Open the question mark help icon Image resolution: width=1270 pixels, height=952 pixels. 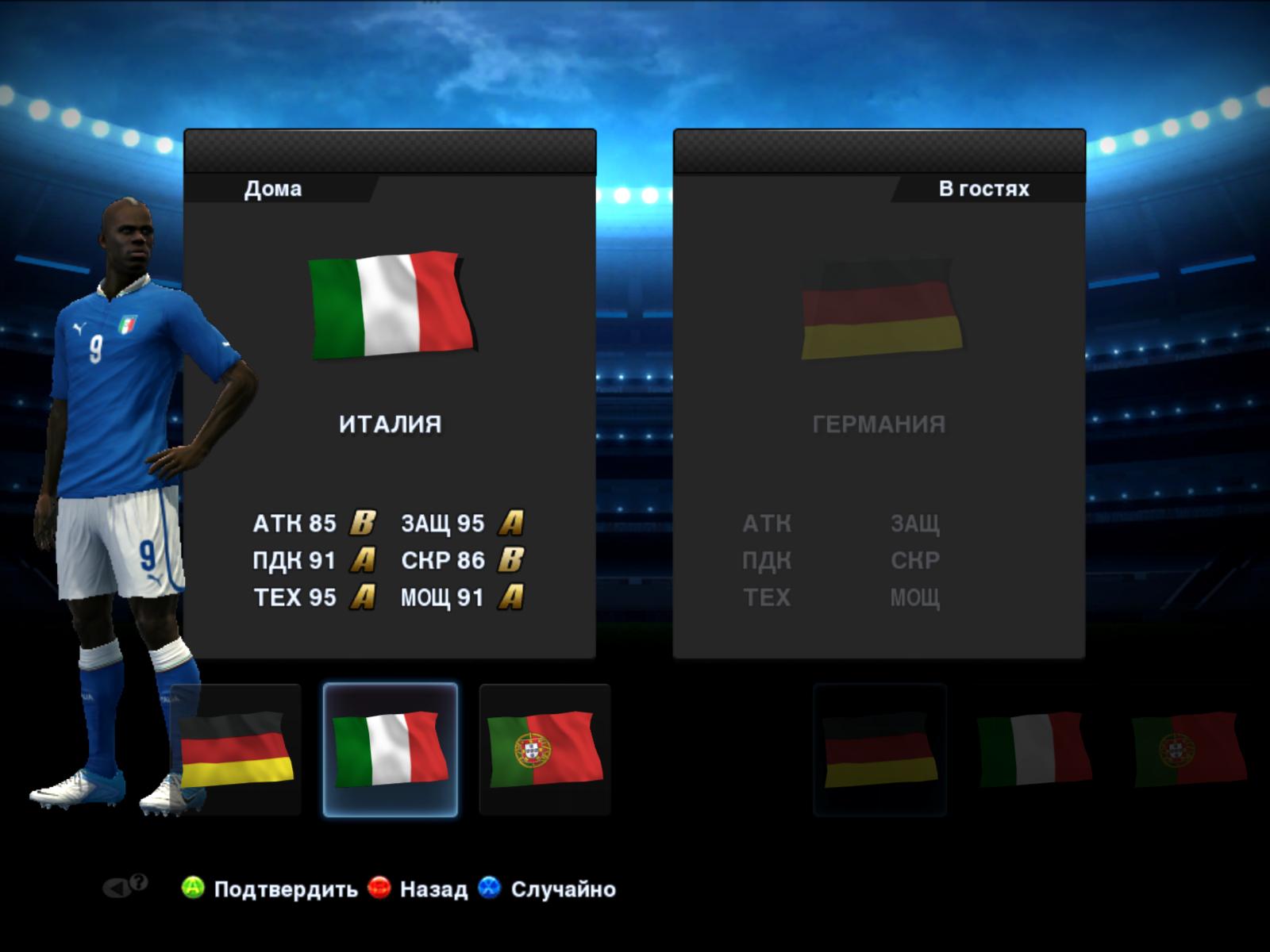point(138,882)
